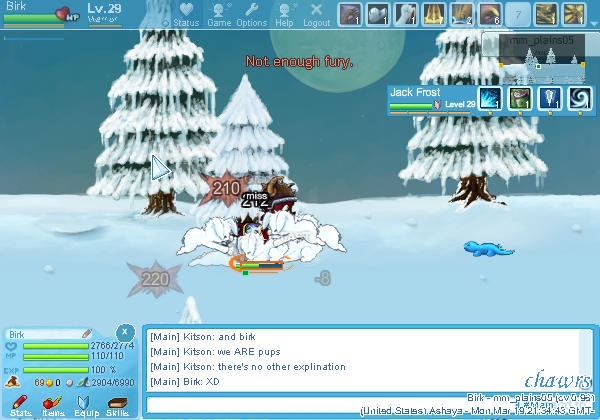Close the Birk status panel
Screen dimensions: 600x420
123,331
